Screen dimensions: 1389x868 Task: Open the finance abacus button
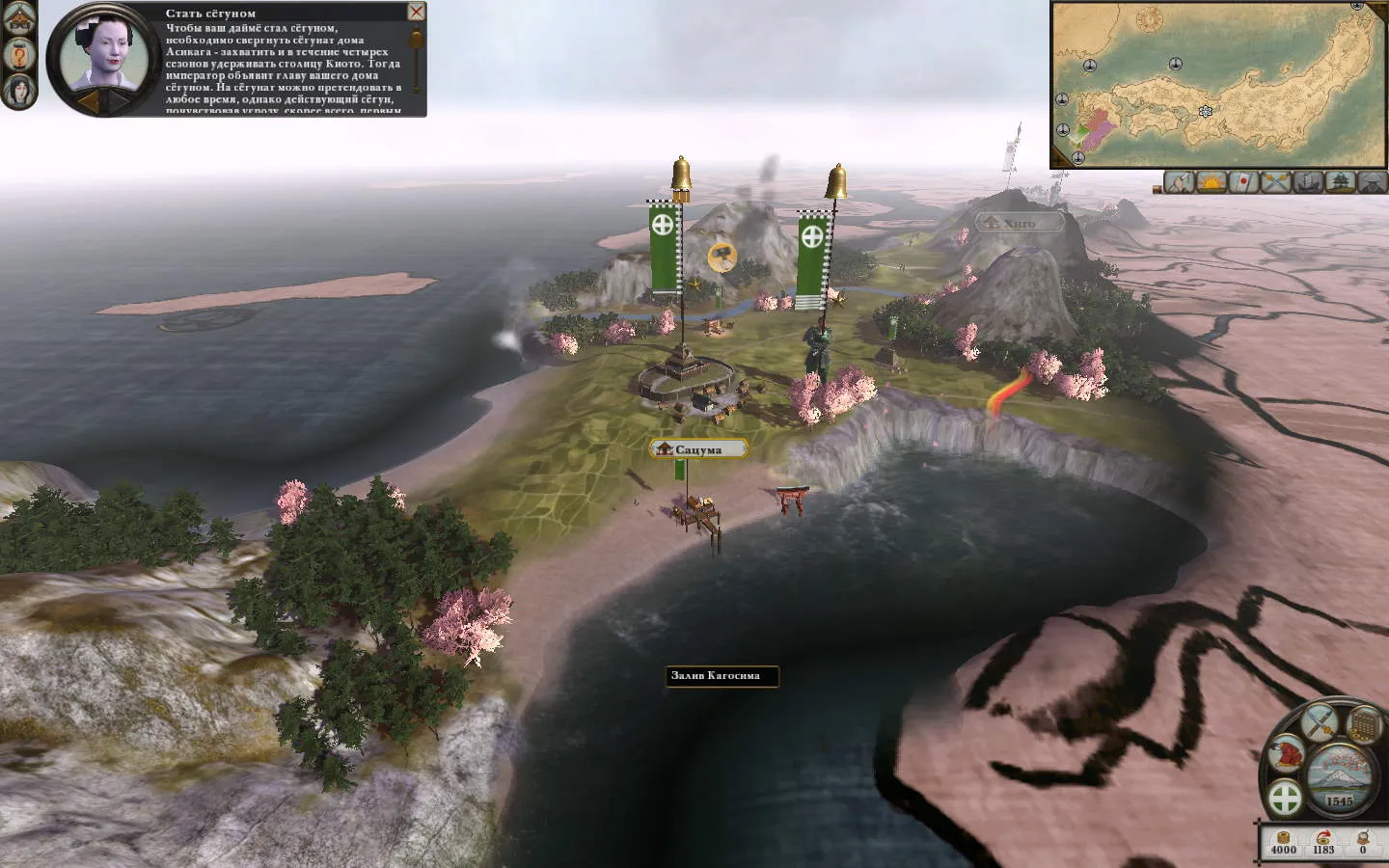(1362, 724)
